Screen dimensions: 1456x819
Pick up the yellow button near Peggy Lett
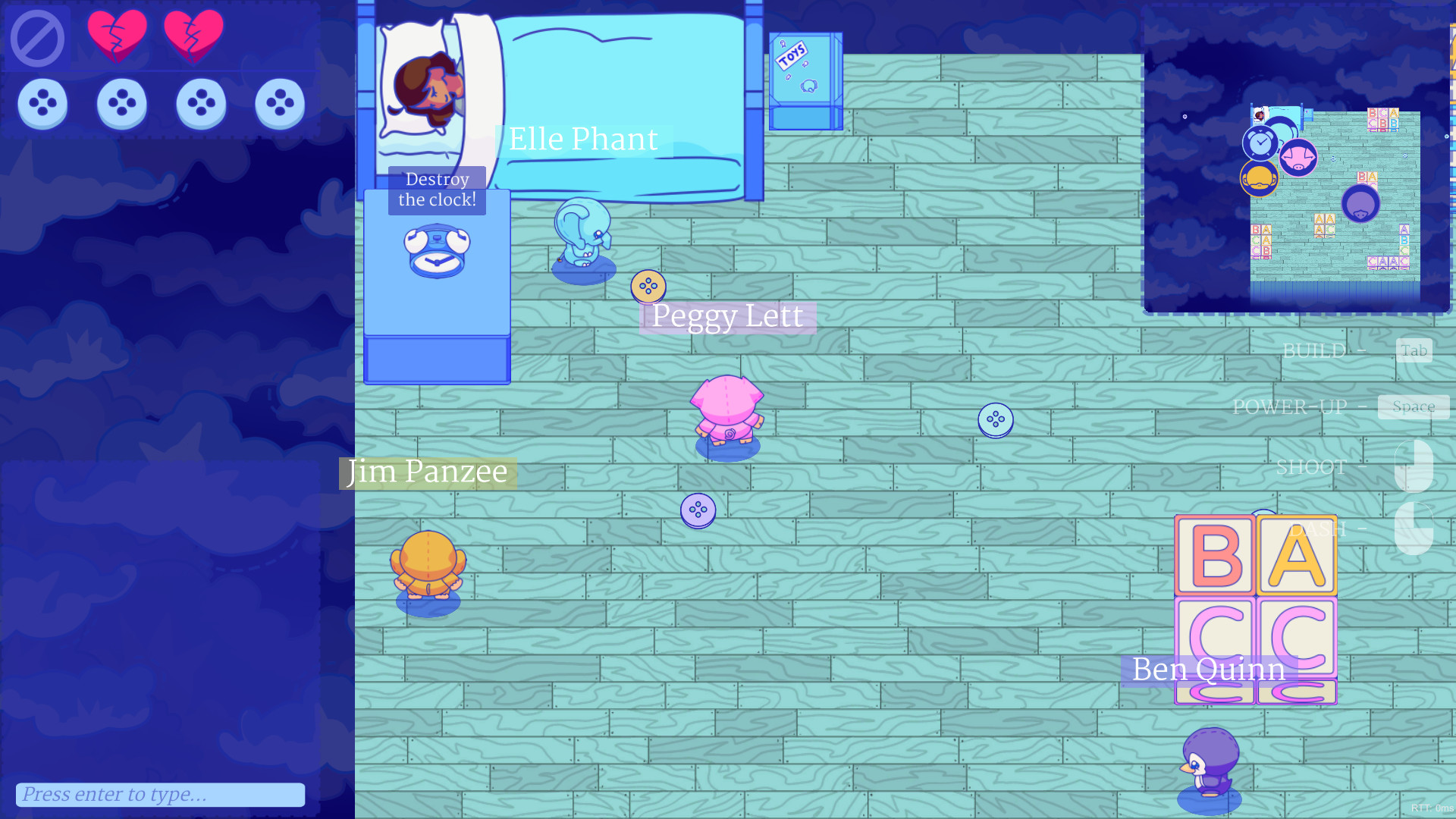click(647, 287)
